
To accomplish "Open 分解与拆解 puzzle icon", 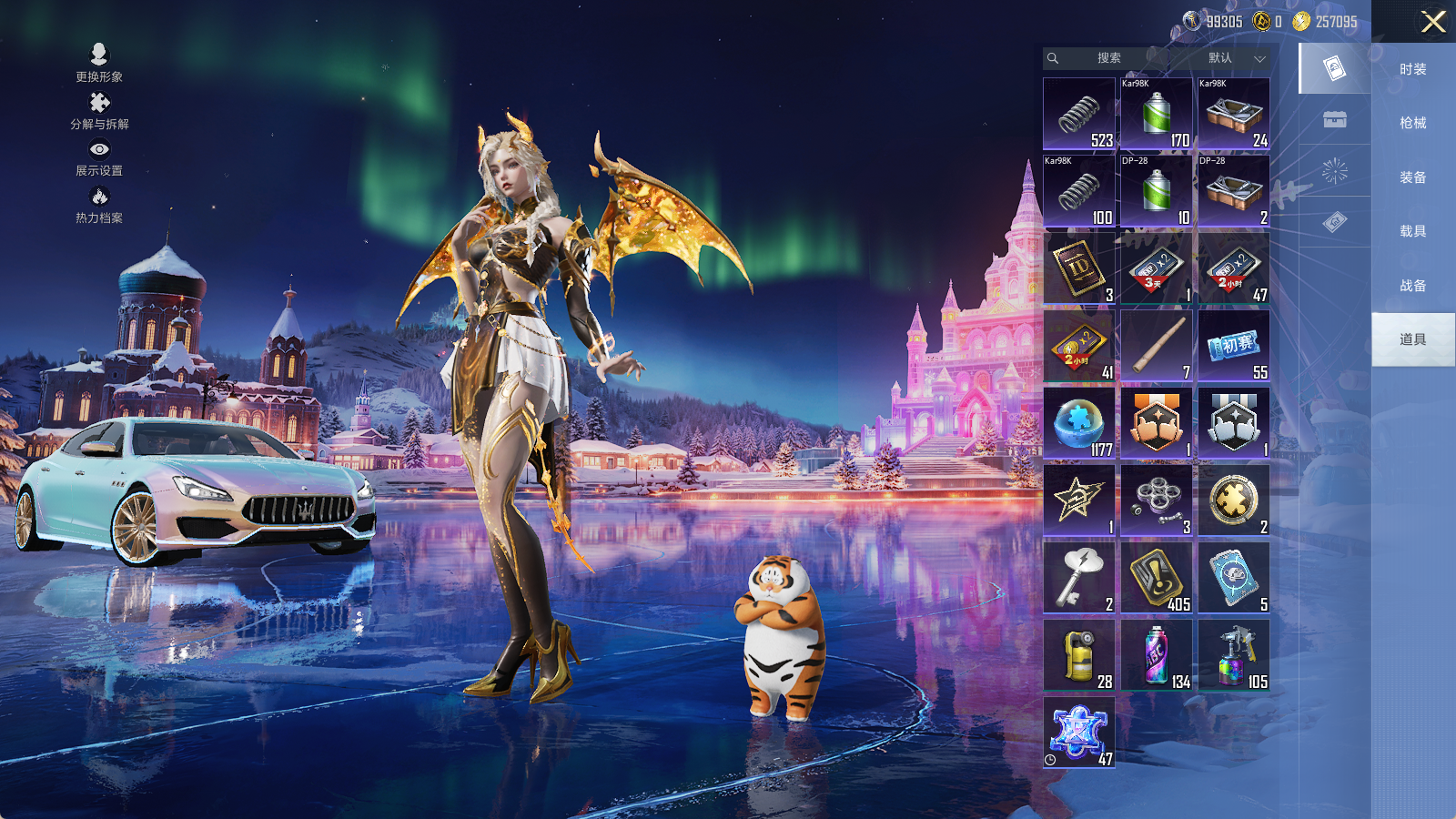I will pos(99,110).
